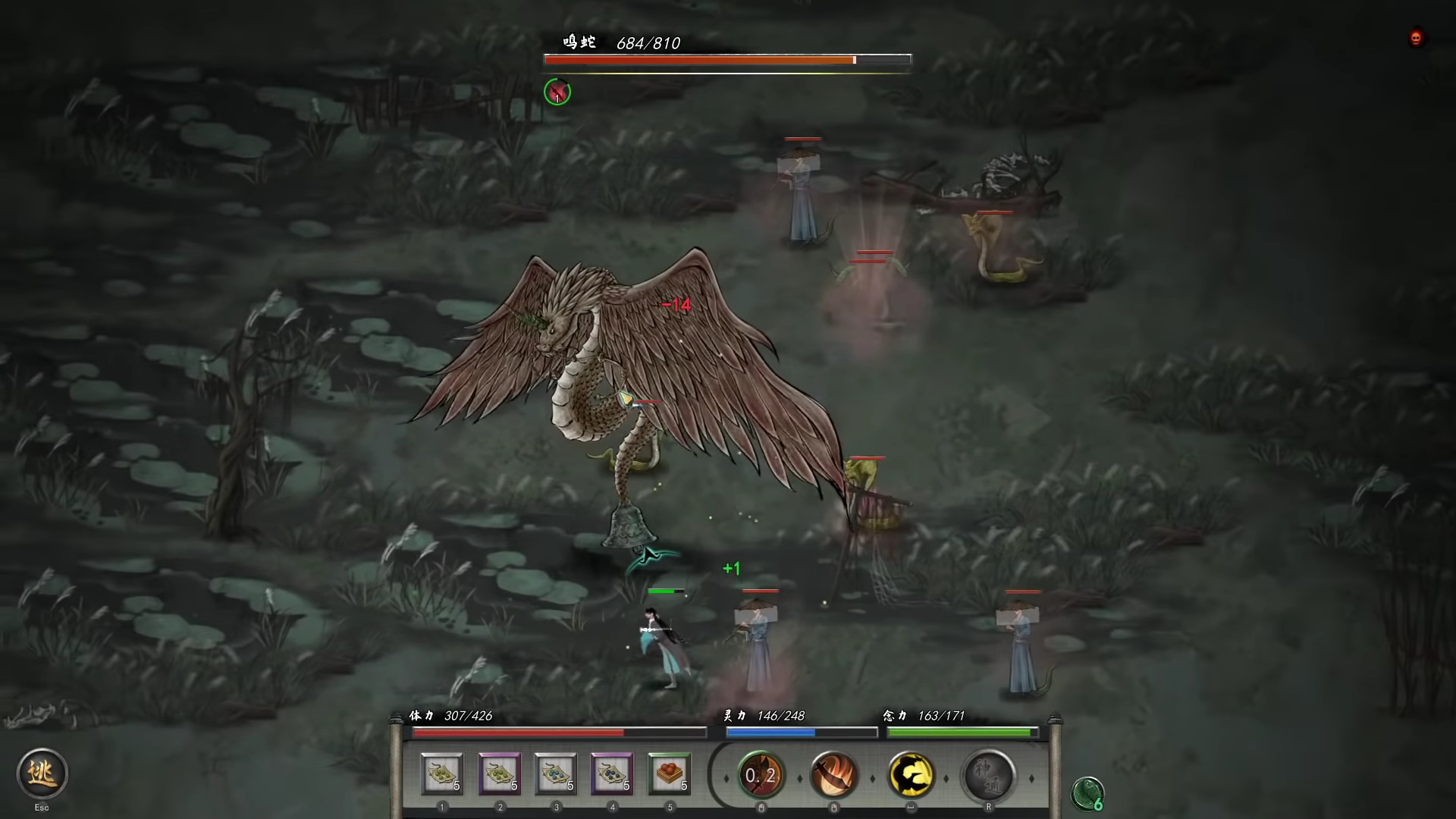Click the debuff icon under boss health bar
Image resolution: width=1456 pixels, height=819 pixels.
(557, 92)
